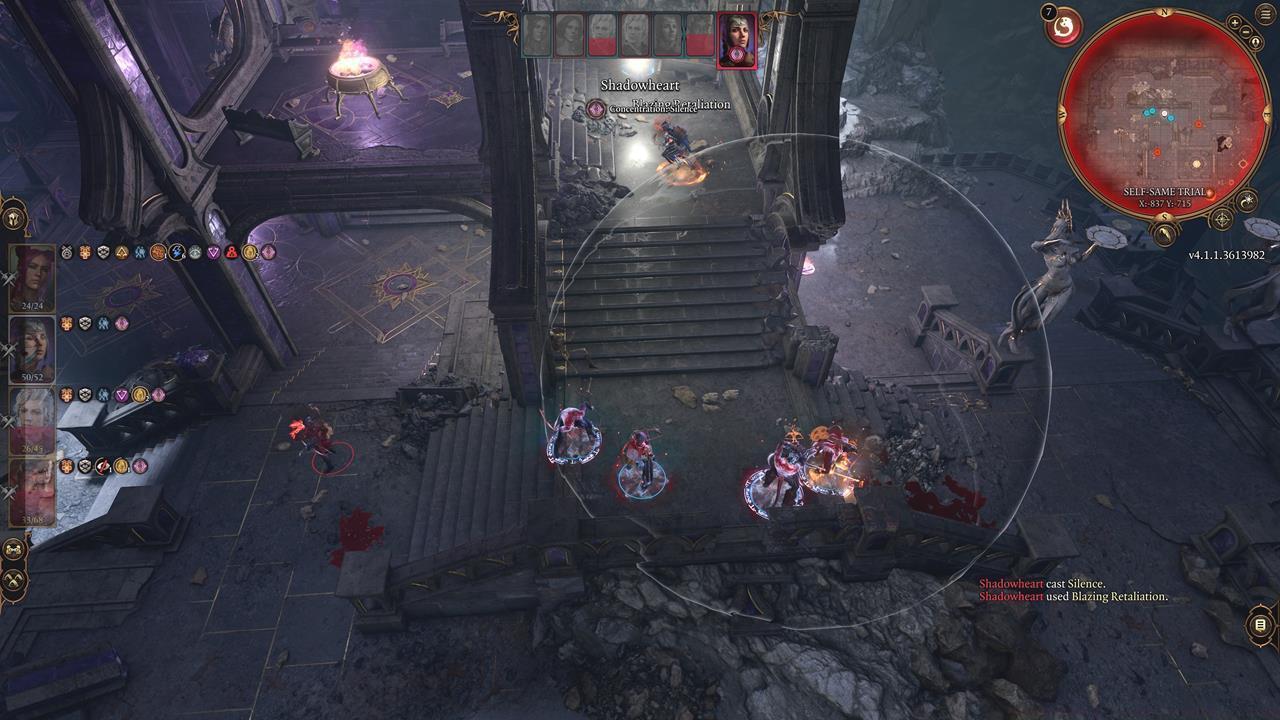Click the red ally status icon near Karlach's portrait

230,252
